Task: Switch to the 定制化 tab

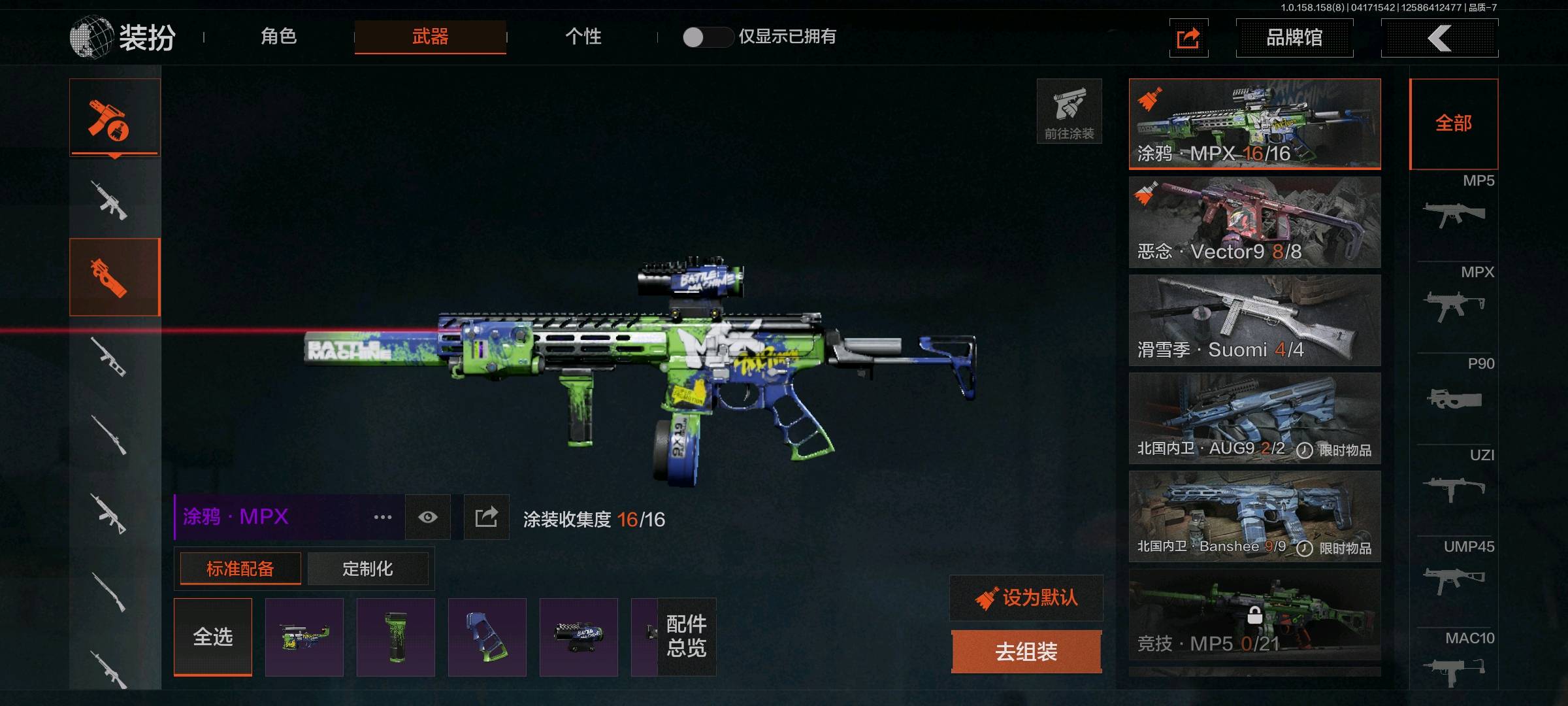Action: [x=367, y=569]
